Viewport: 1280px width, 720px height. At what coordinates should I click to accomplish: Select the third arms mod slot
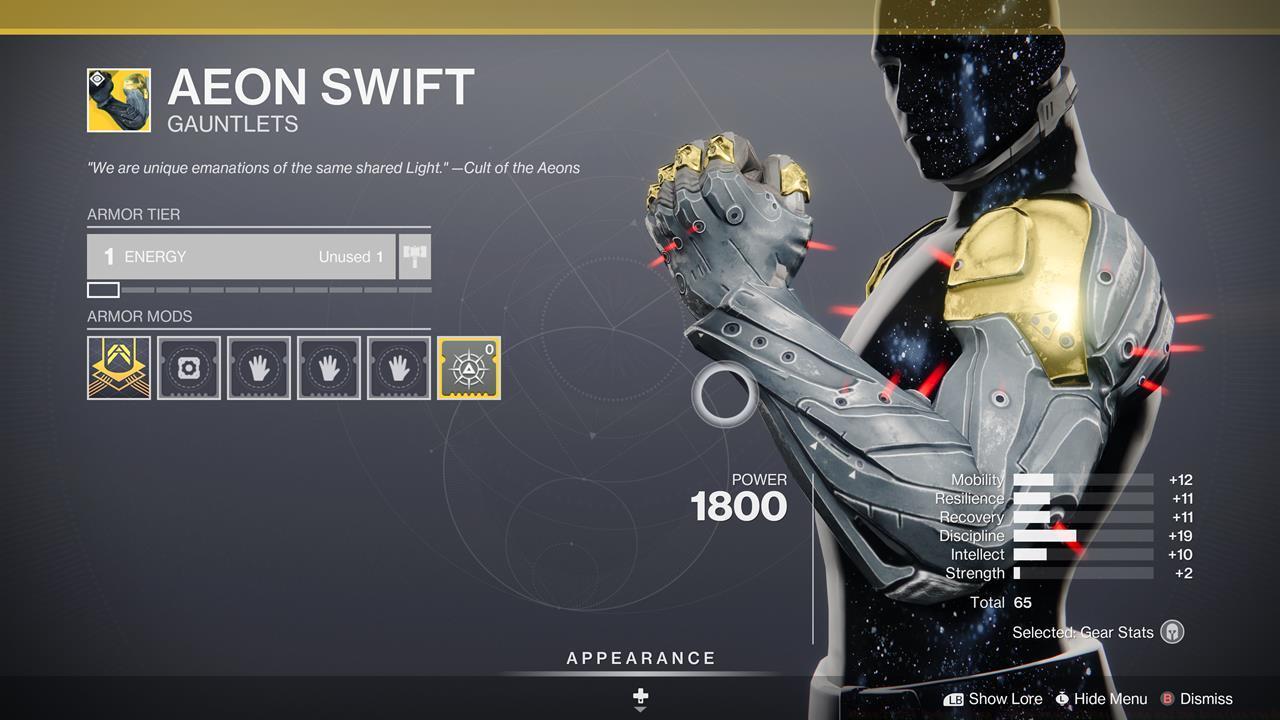click(398, 367)
